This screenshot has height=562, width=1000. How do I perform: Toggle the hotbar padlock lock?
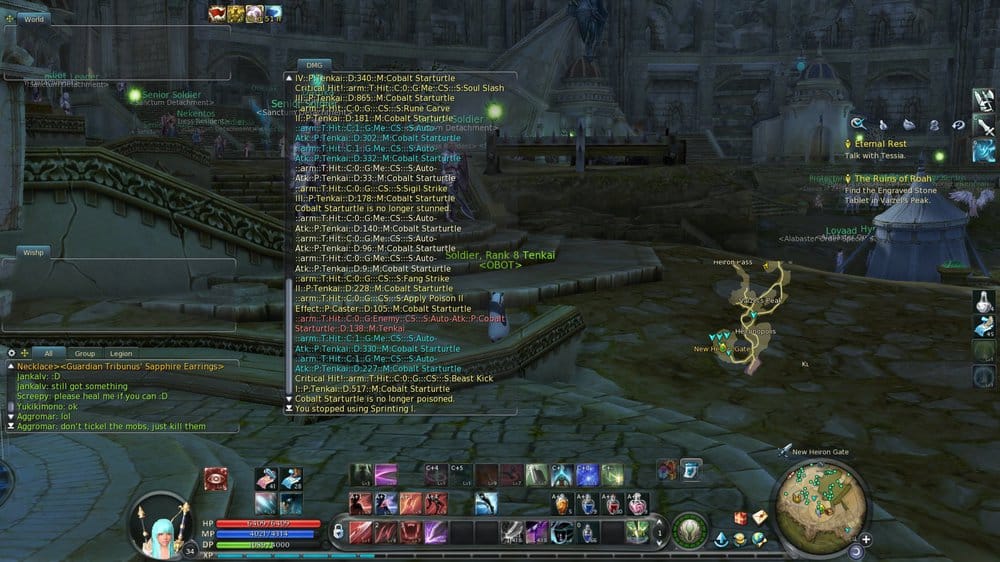tap(338, 531)
